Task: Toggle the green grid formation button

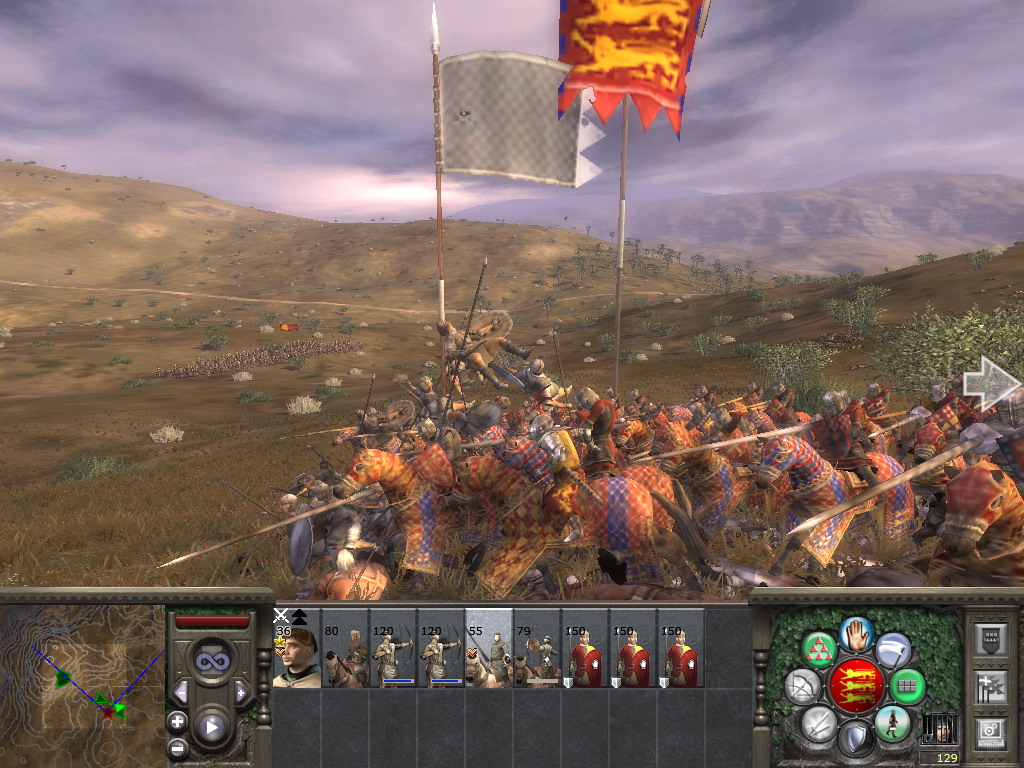Action: [907, 687]
